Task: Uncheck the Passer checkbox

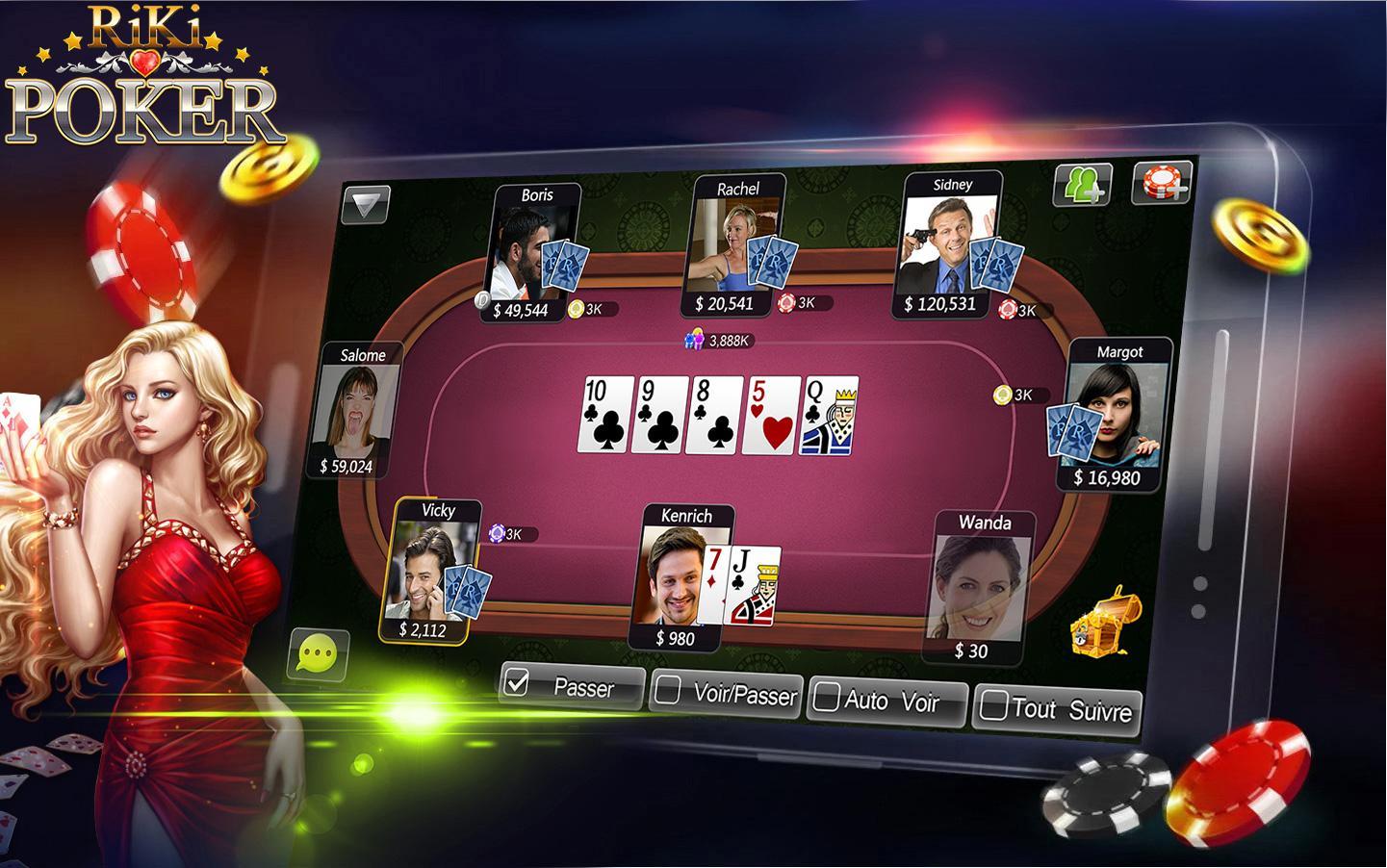Action: click(515, 685)
